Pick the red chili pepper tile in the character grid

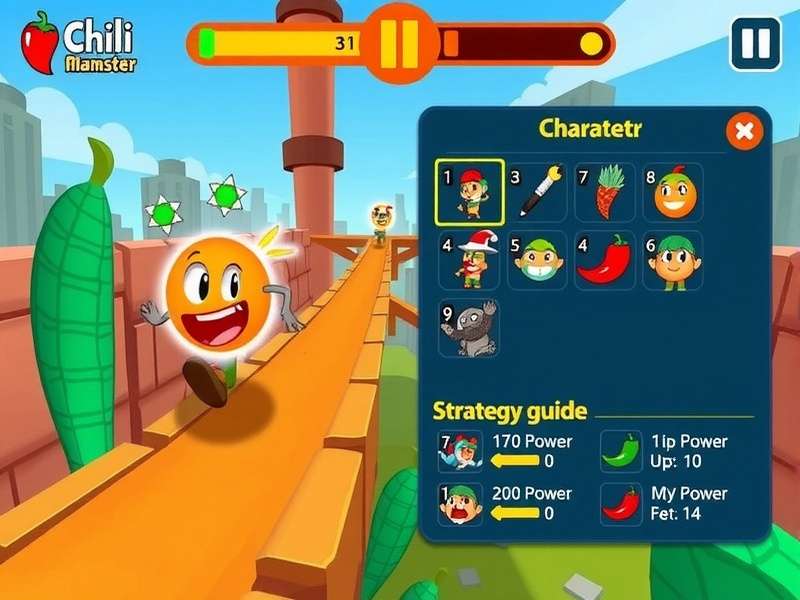(x=605, y=260)
